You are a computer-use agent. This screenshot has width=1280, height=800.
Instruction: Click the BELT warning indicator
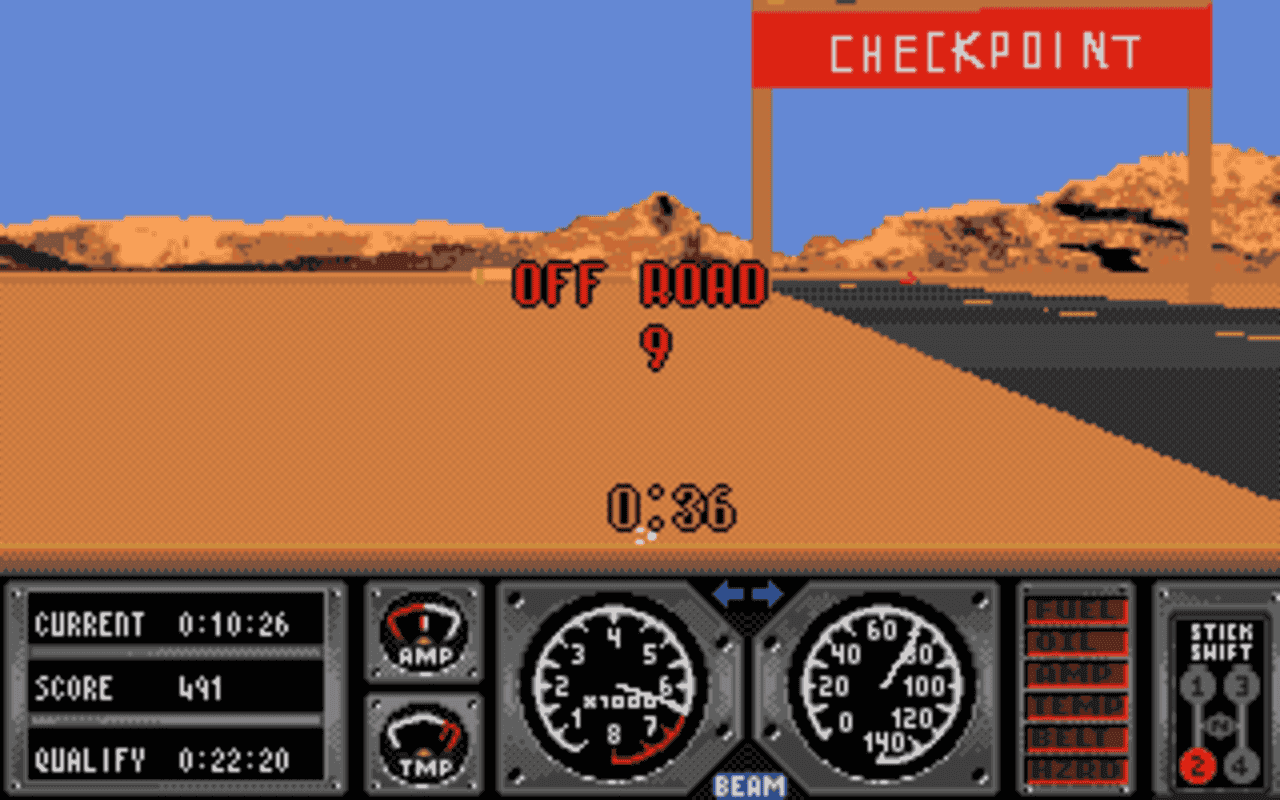tap(1075, 737)
